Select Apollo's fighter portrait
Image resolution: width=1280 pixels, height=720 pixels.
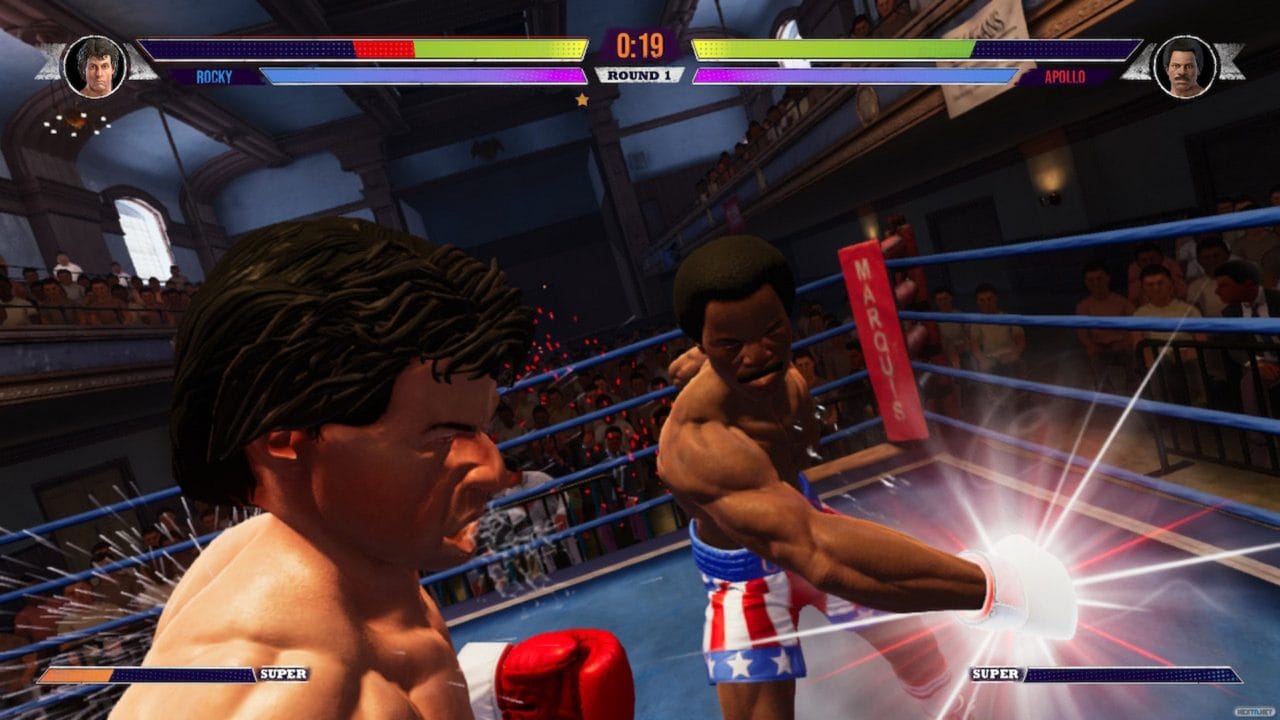point(1184,66)
